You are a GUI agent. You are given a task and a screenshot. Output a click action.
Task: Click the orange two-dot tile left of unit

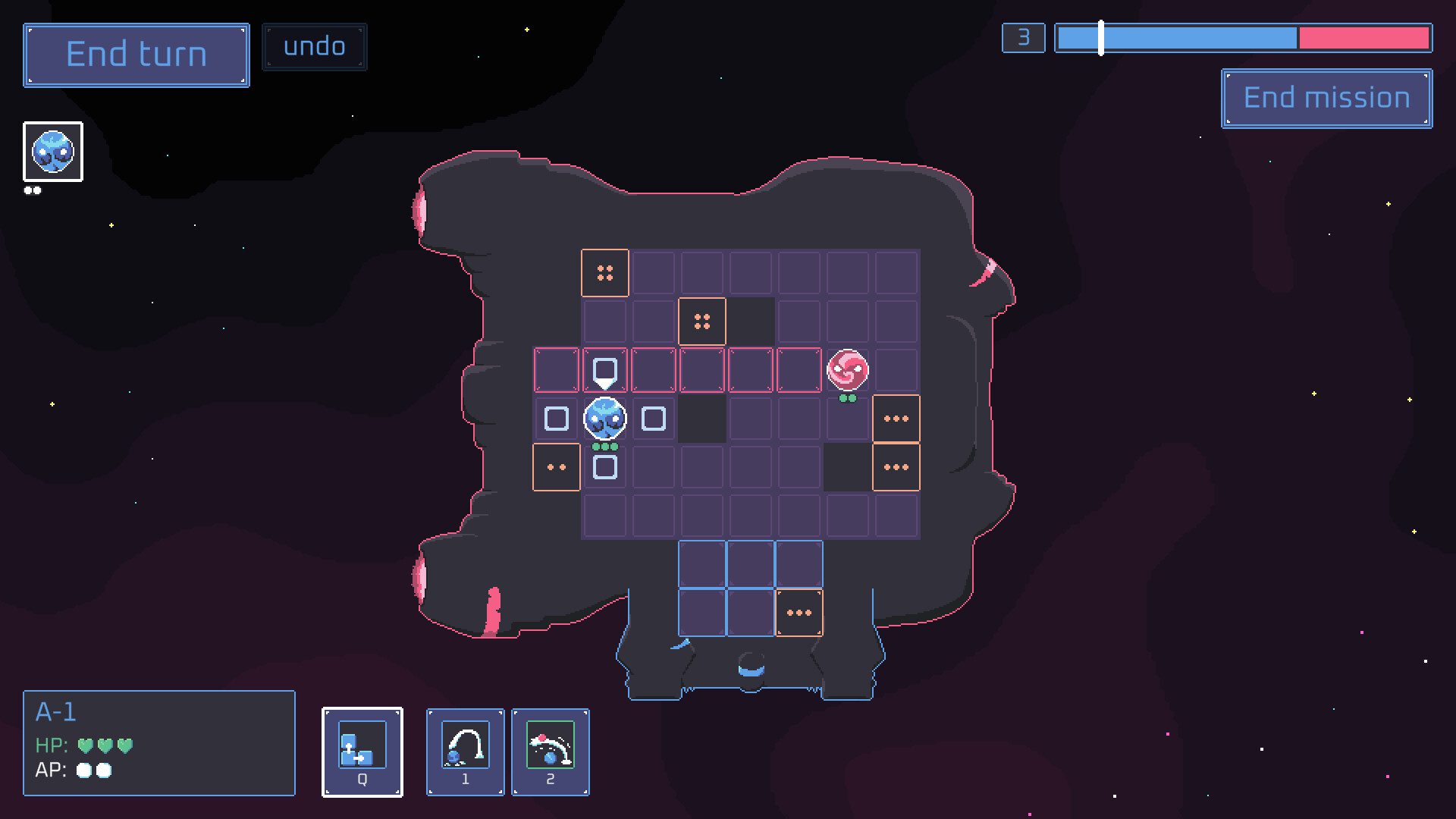point(556,467)
